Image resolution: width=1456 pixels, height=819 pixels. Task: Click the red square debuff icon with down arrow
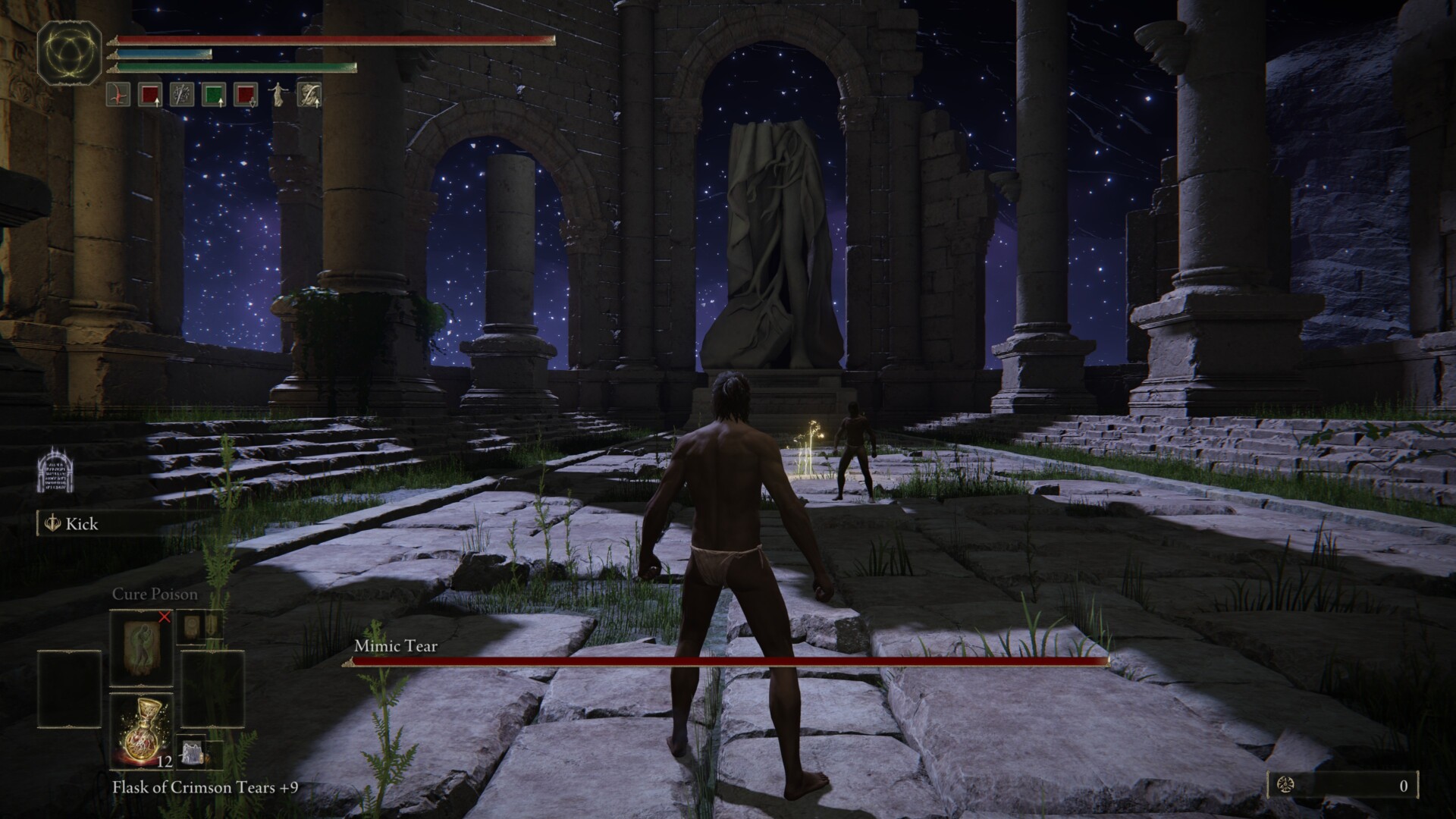245,95
